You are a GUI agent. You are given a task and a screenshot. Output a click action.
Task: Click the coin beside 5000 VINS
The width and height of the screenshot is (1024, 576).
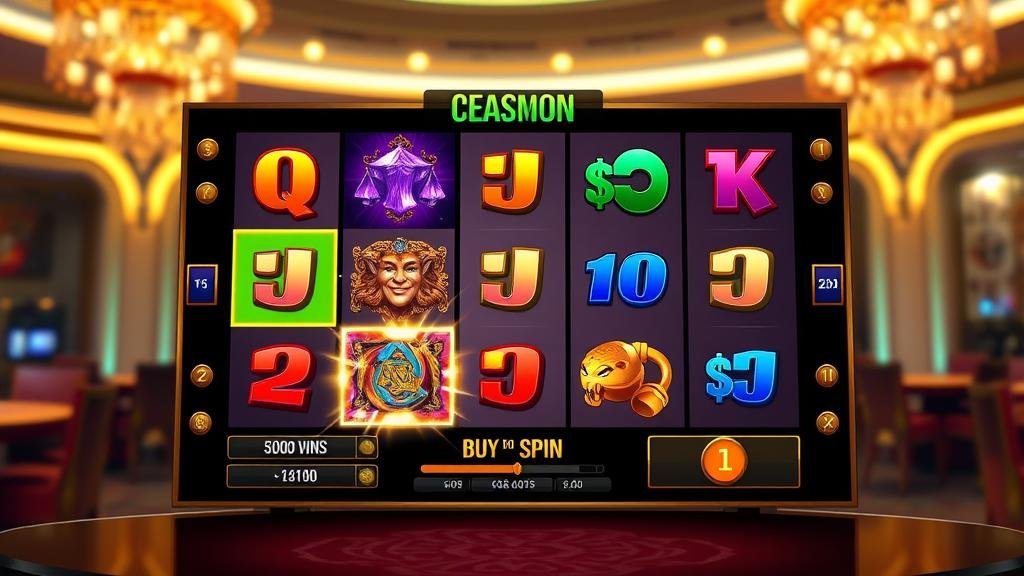(367, 447)
